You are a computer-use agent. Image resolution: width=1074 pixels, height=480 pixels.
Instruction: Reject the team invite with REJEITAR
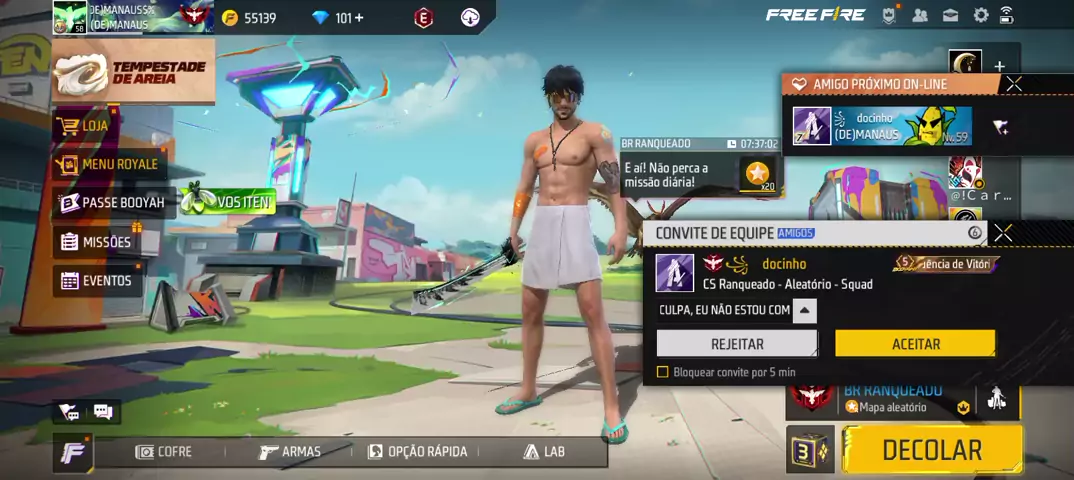[x=736, y=344]
